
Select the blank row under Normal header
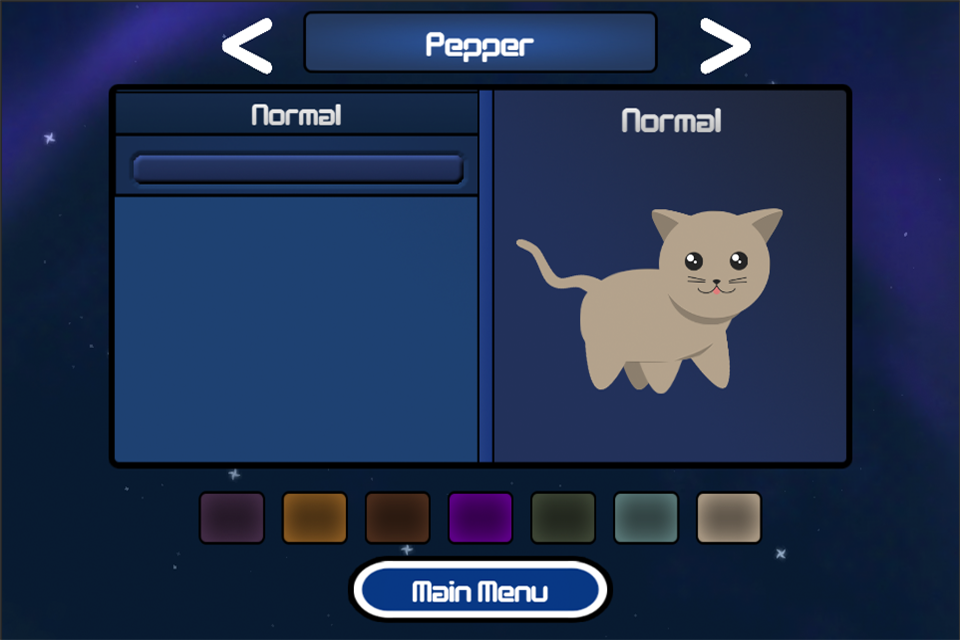(297, 169)
